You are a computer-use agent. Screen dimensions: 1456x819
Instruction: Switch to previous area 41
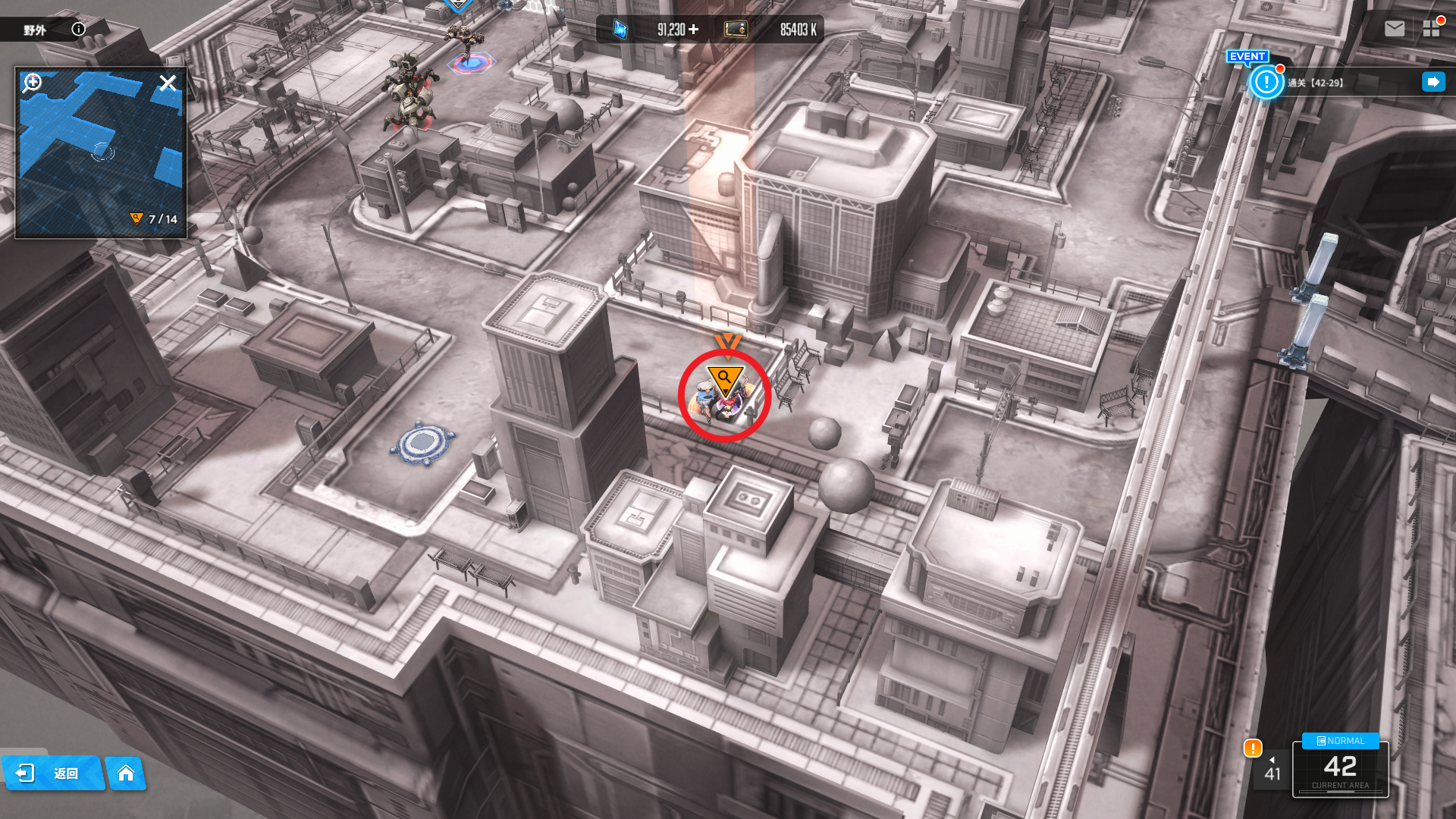[x=1272, y=769]
